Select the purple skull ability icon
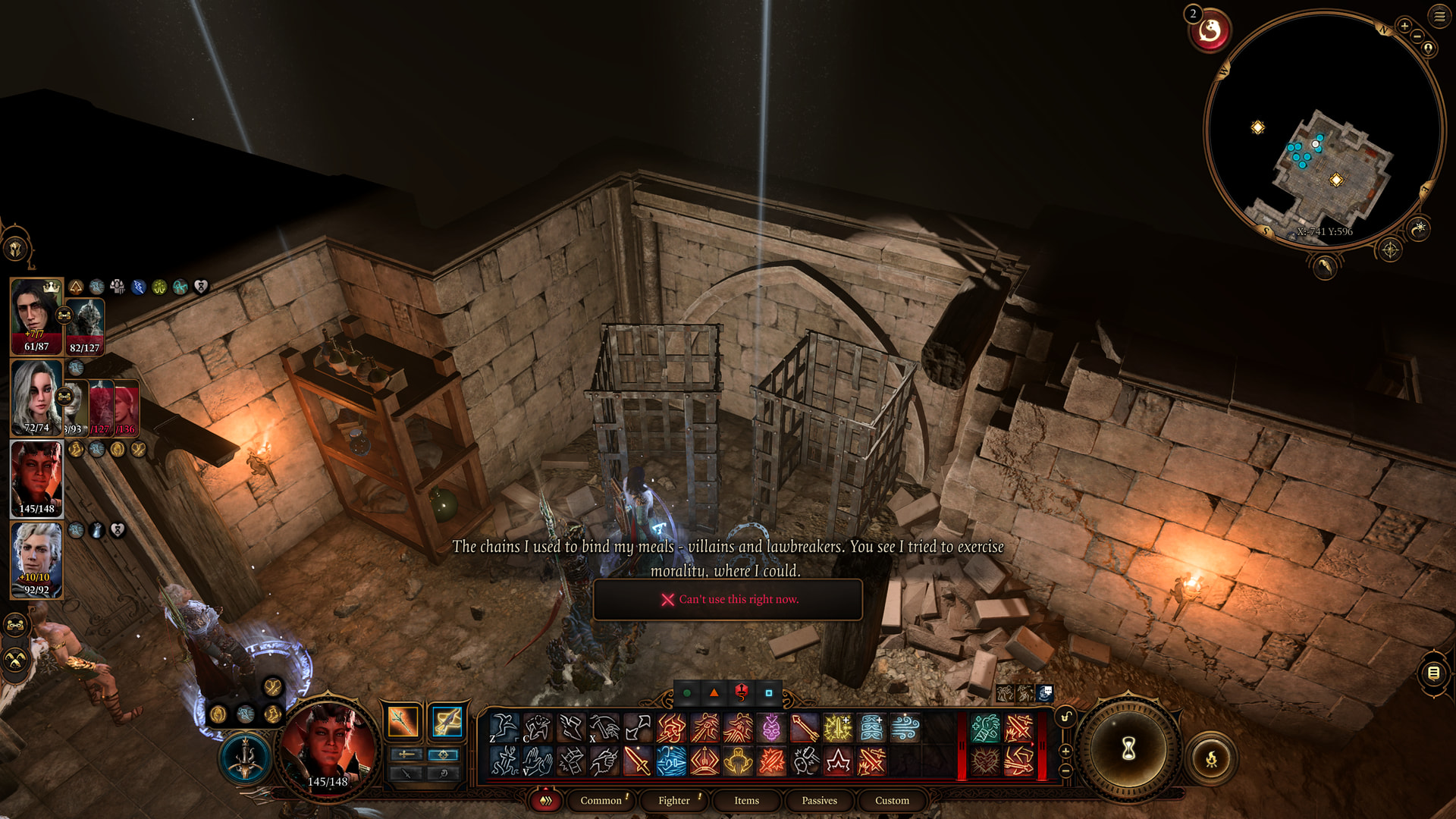Image resolution: width=1456 pixels, height=819 pixels. click(x=771, y=728)
